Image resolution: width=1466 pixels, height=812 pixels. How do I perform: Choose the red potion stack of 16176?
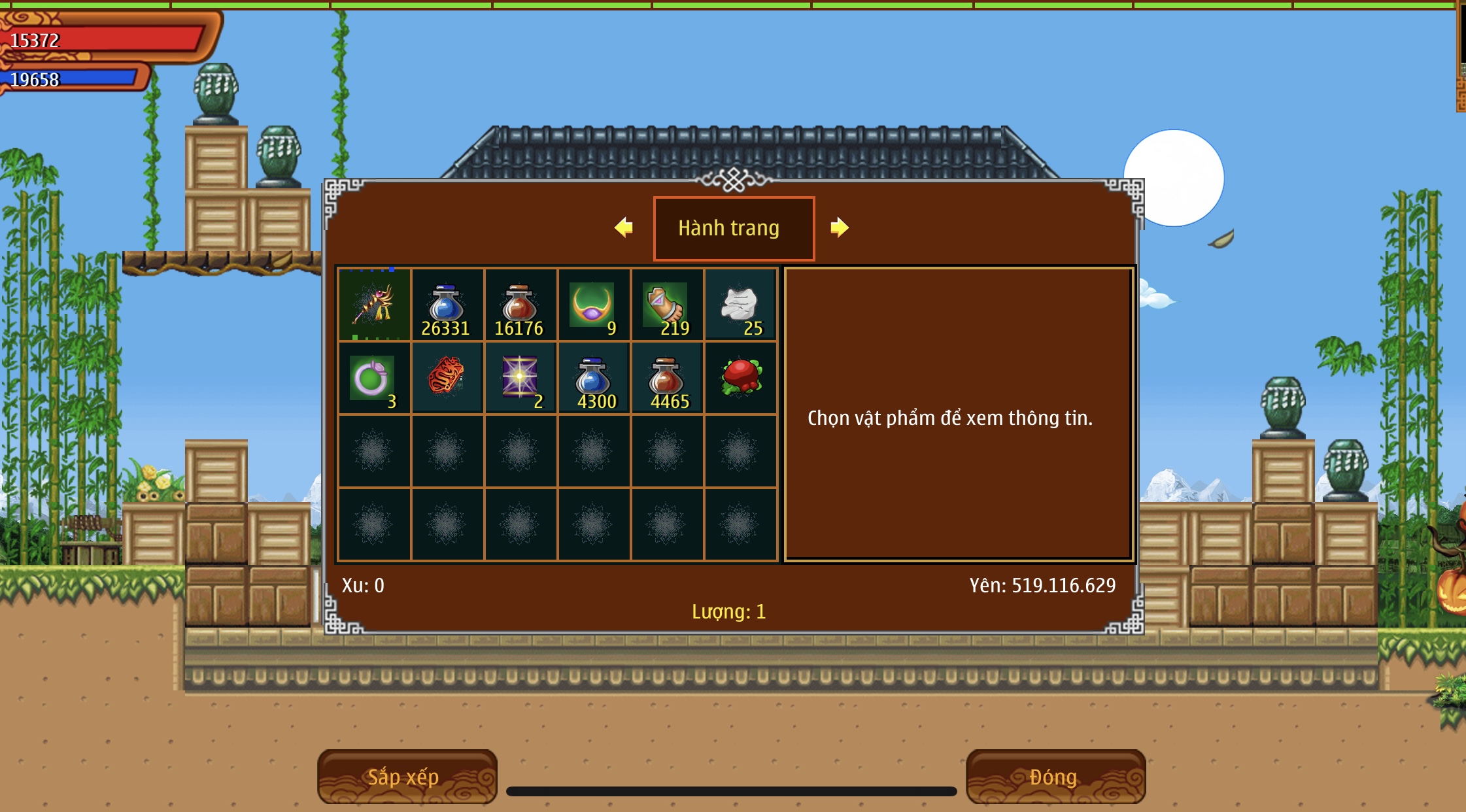point(520,305)
